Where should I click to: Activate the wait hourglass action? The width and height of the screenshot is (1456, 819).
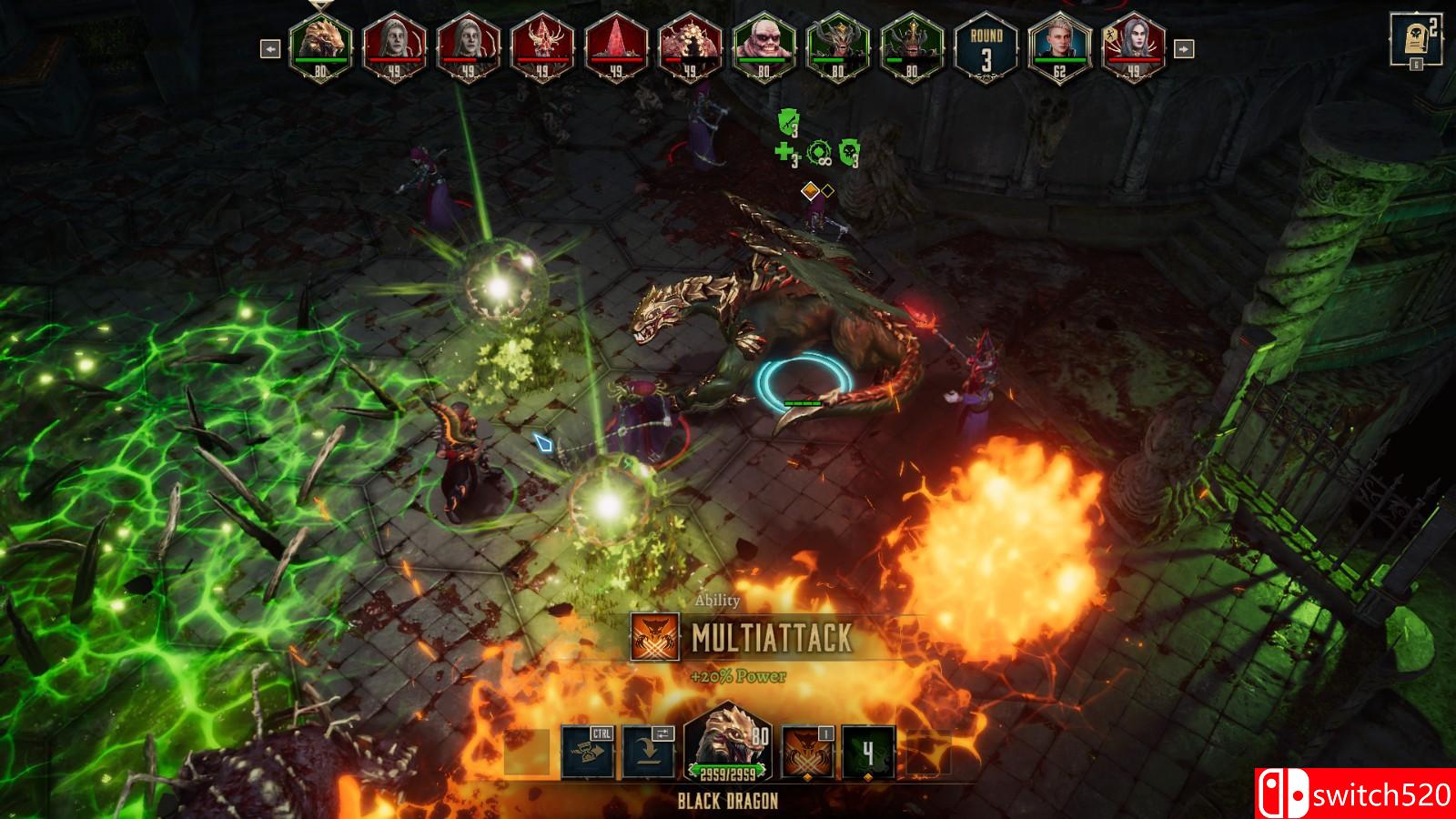587,753
